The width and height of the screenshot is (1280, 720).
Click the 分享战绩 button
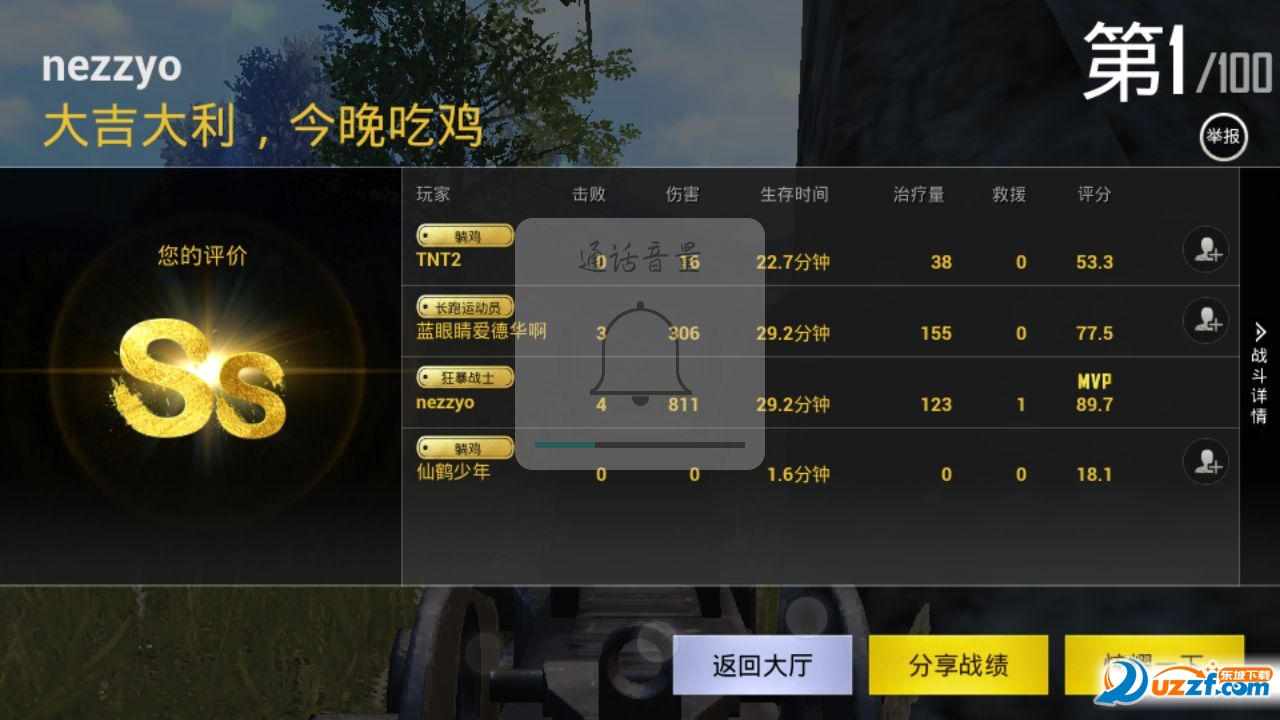(958, 664)
